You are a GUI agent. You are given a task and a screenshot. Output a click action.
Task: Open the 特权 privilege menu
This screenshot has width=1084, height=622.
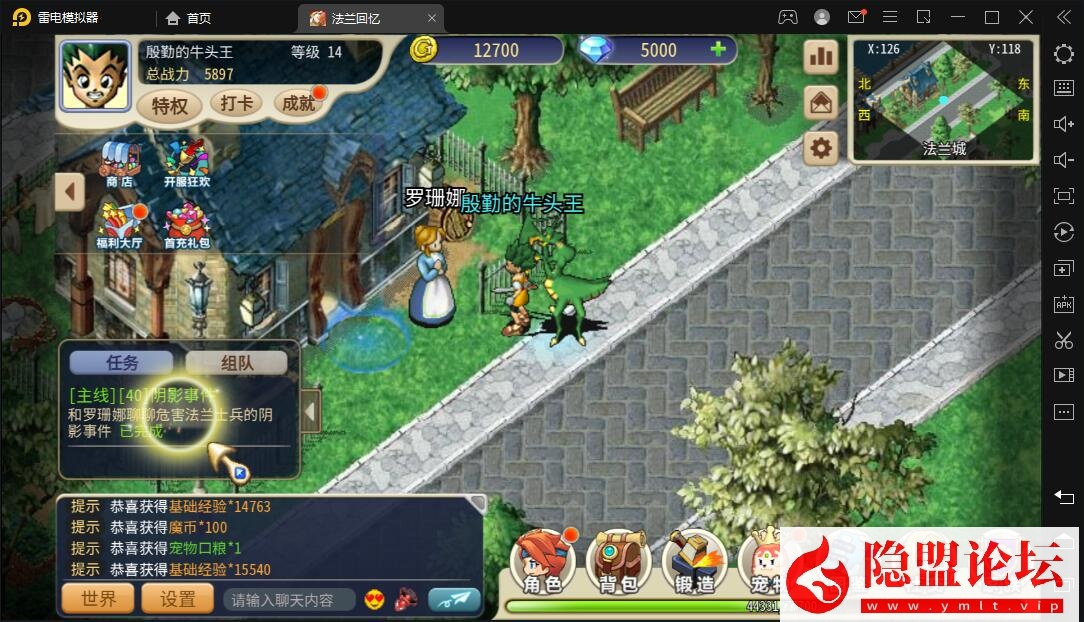click(170, 105)
